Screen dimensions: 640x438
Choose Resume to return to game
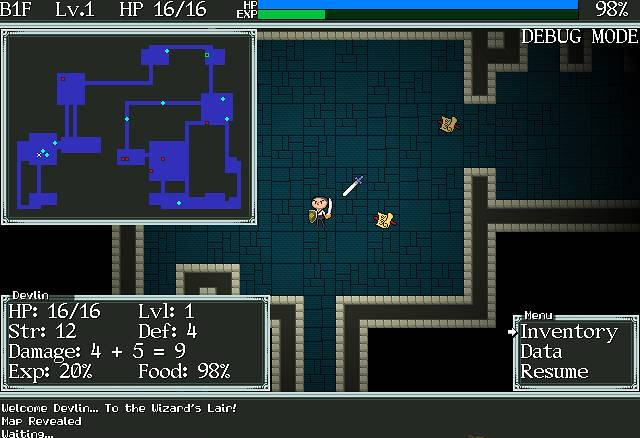point(554,372)
